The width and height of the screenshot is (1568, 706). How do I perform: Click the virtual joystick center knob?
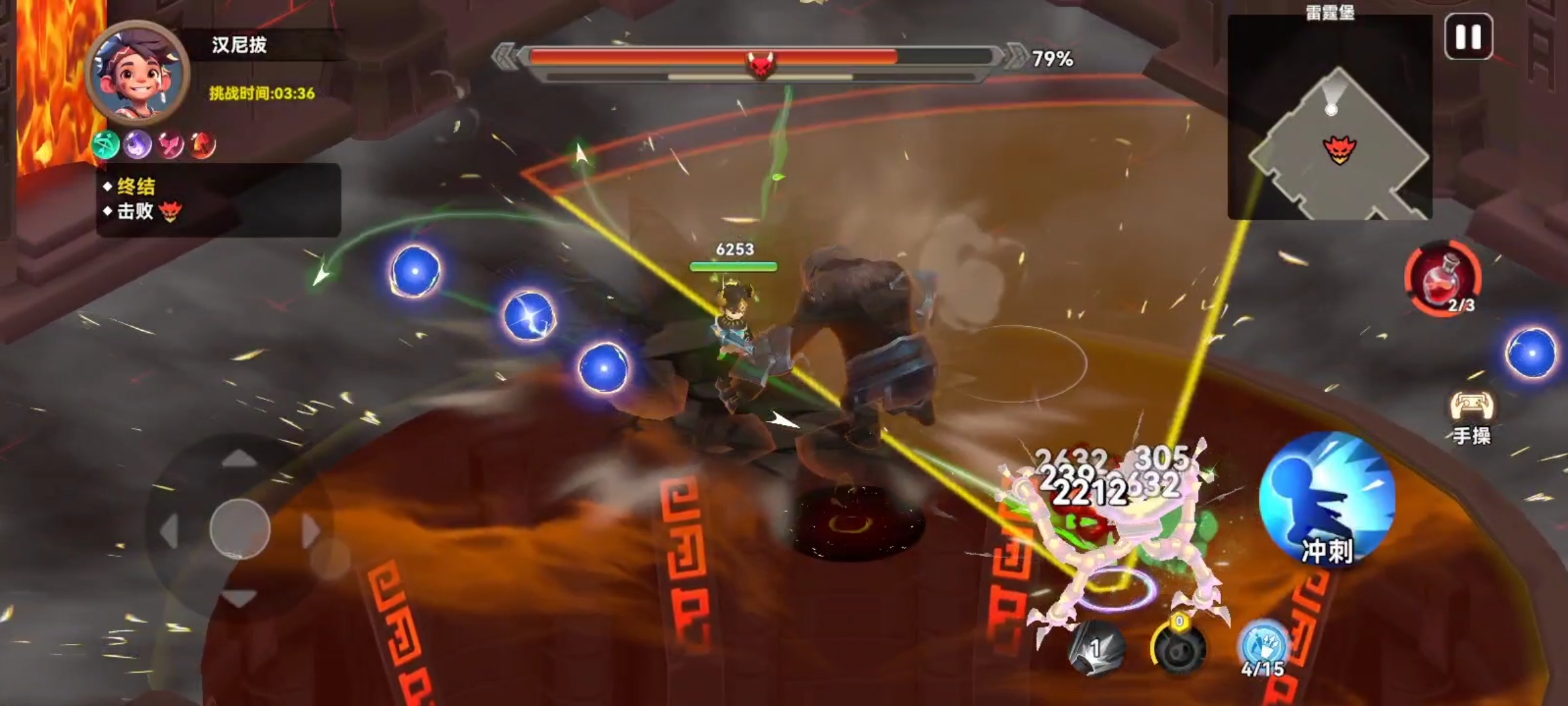pyautogui.click(x=240, y=529)
